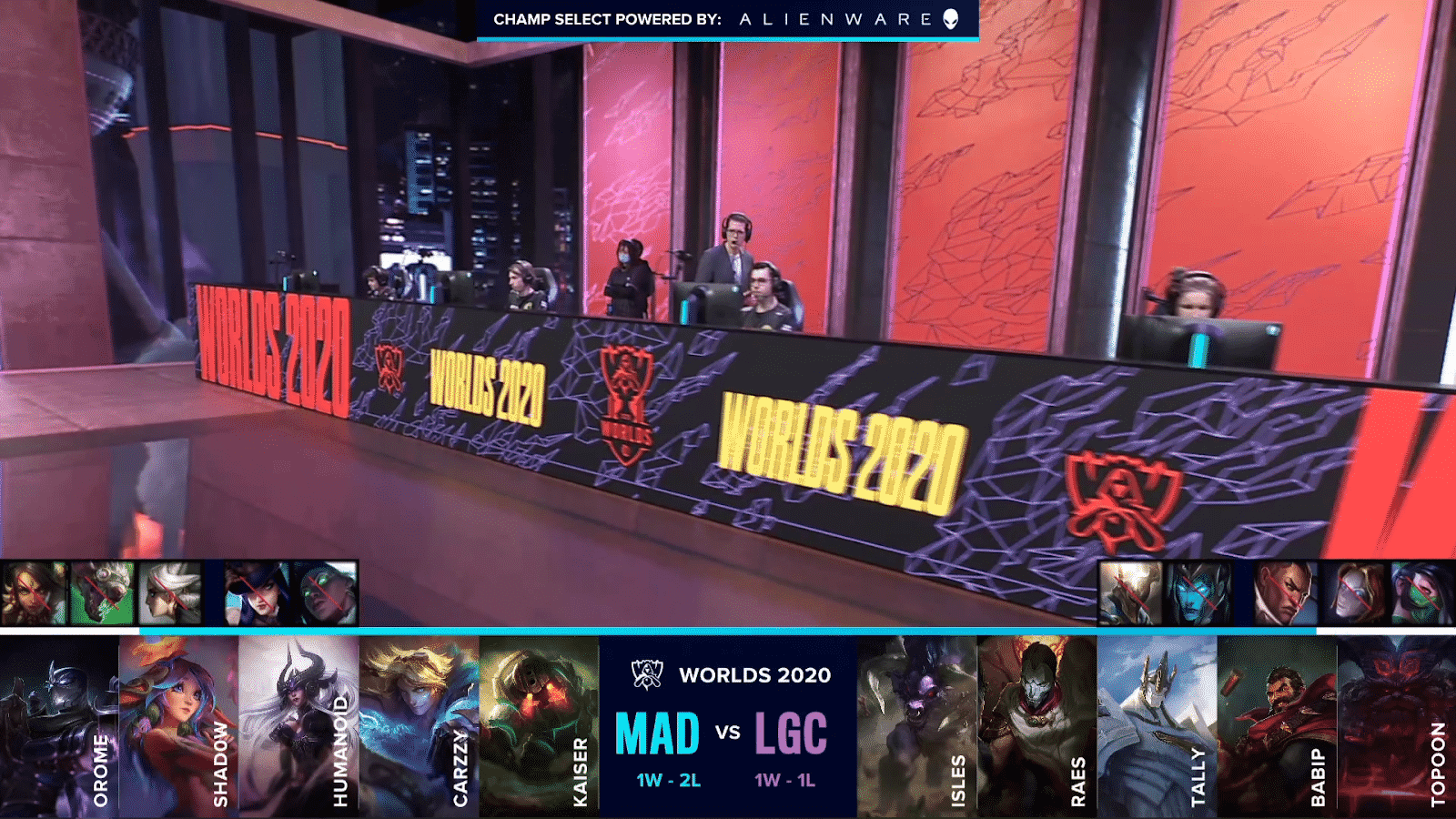The height and width of the screenshot is (819, 1456).
Task: Select Babip's Graves pick card
Action: [1278, 726]
